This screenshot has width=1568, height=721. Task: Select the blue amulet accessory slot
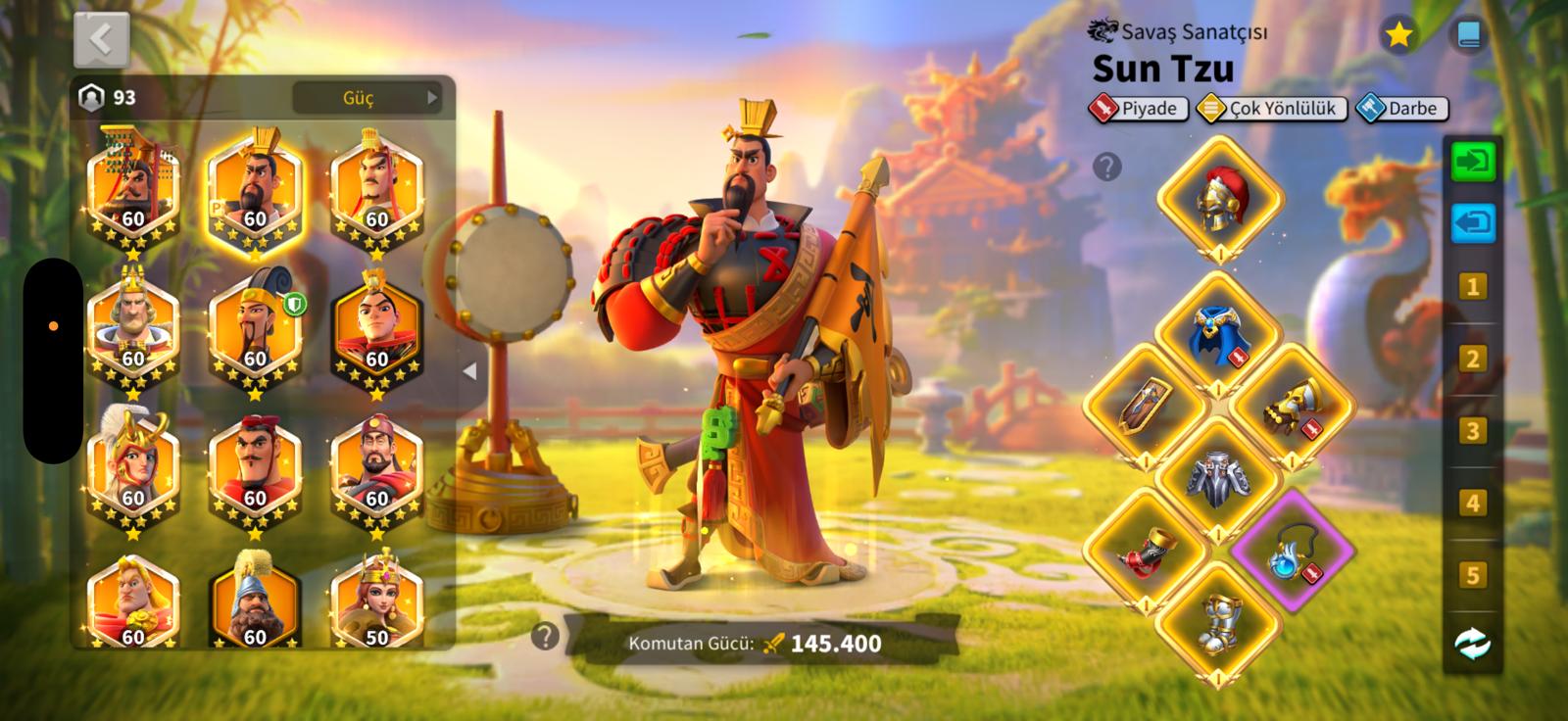click(x=1292, y=551)
